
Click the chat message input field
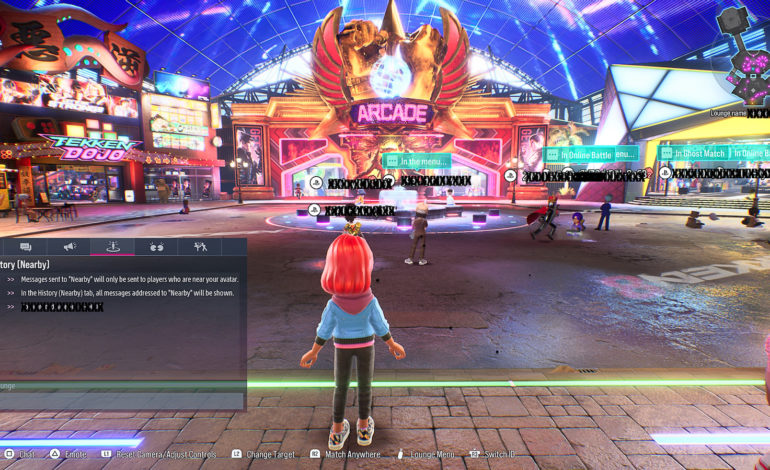pyautogui.click(x=120, y=385)
